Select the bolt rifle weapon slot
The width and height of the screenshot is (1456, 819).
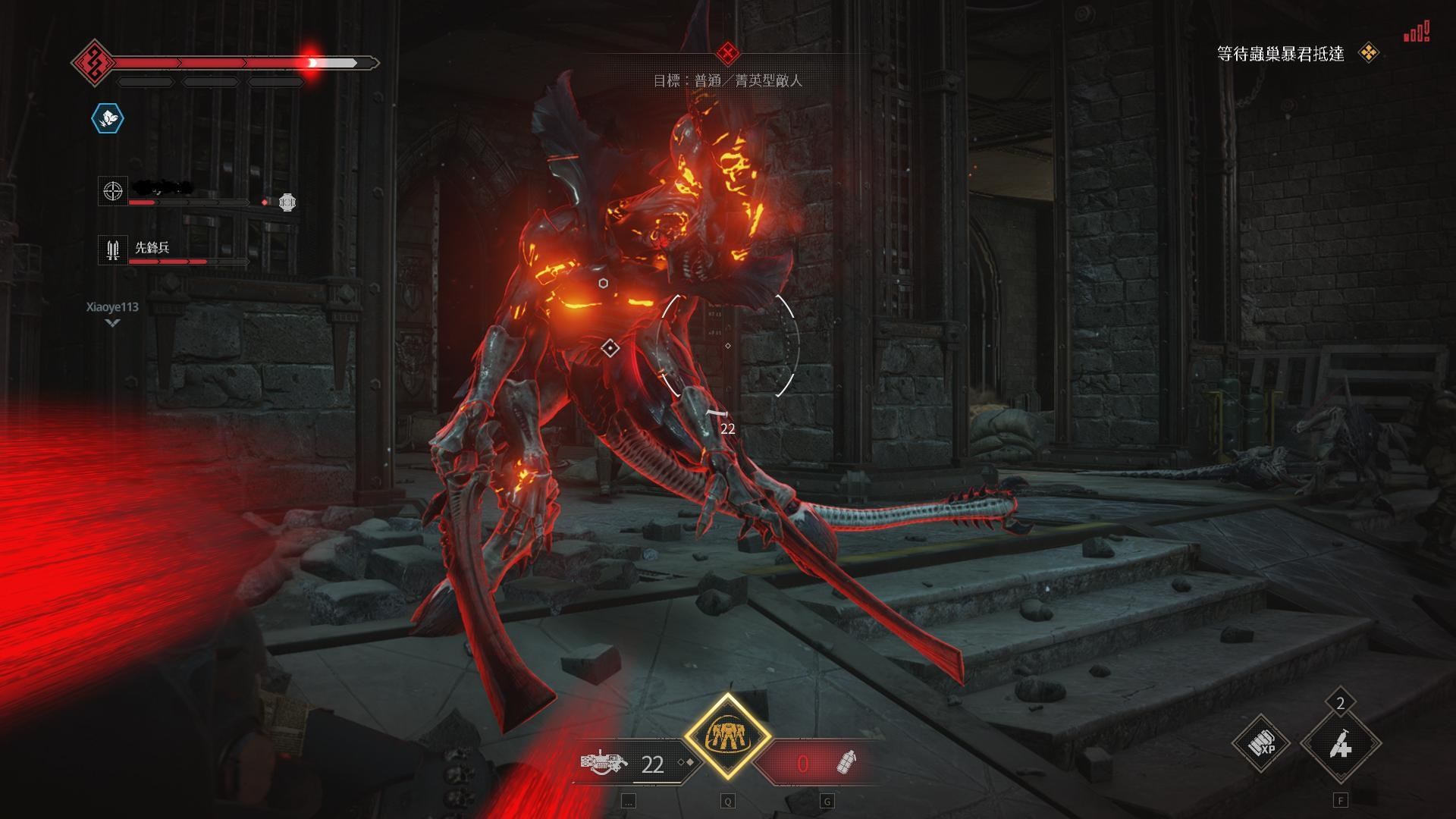coord(605,761)
